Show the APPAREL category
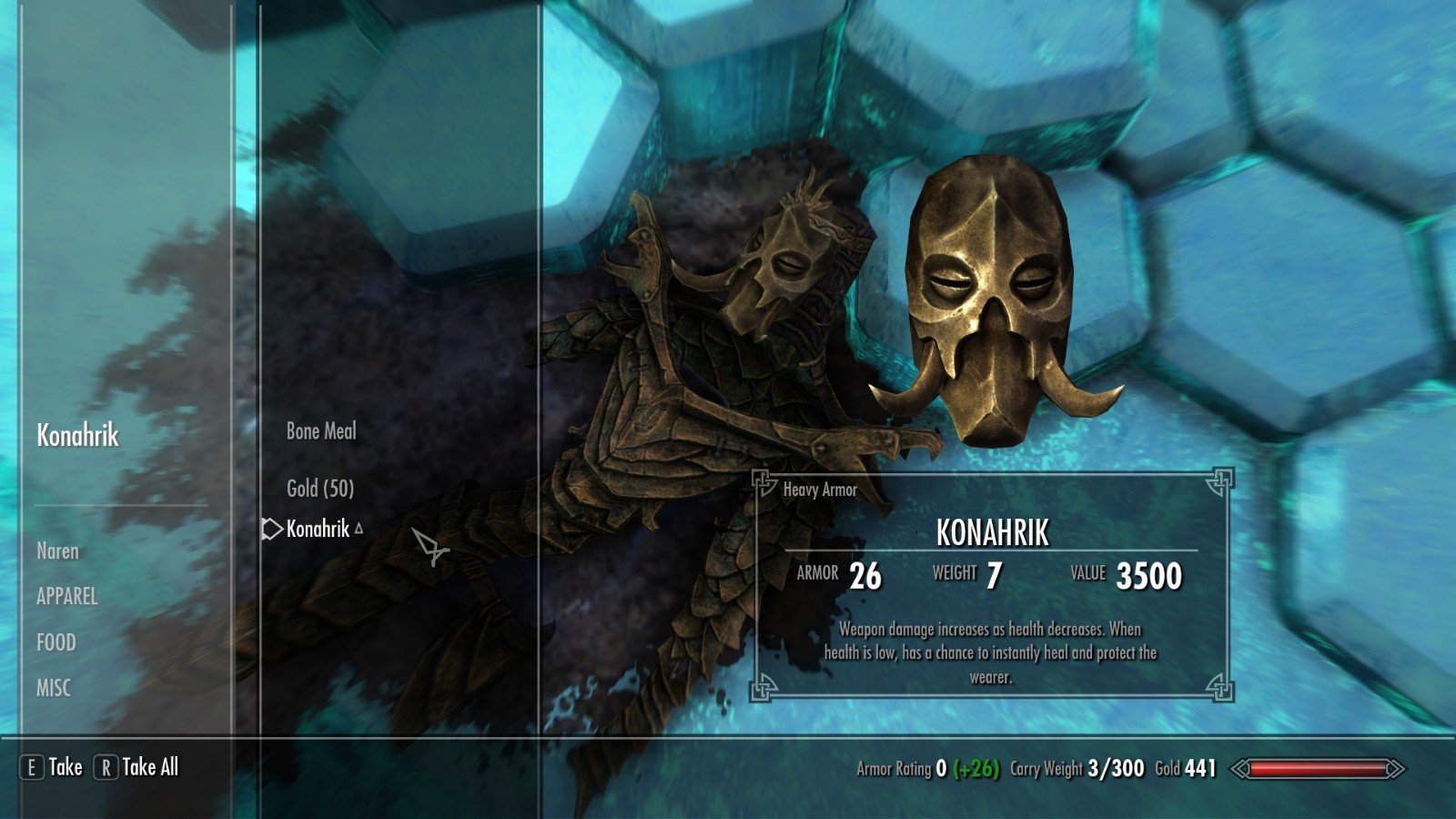1456x819 pixels. point(66,597)
